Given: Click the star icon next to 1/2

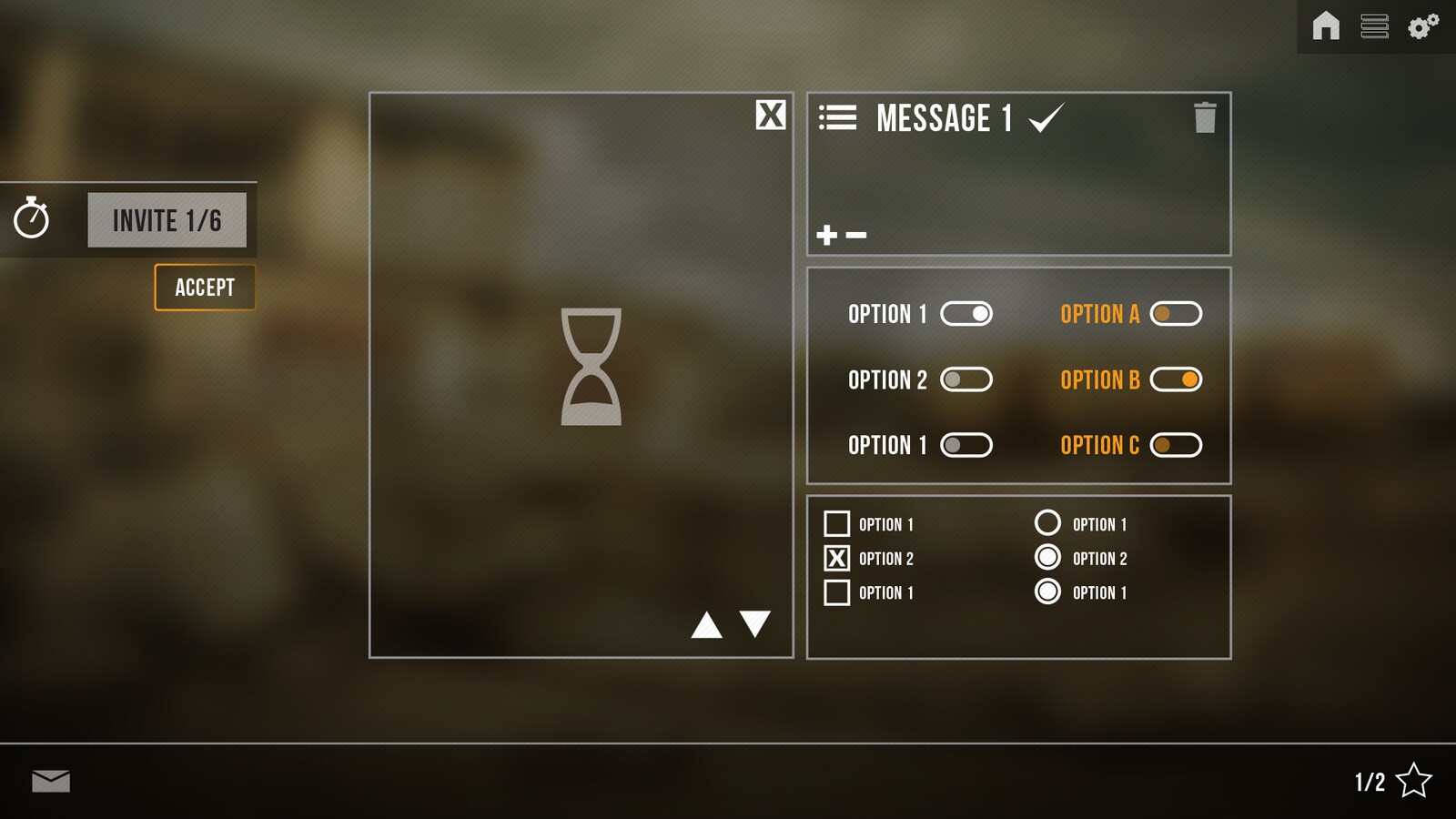Looking at the screenshot, I should [x=1416, y=779].
